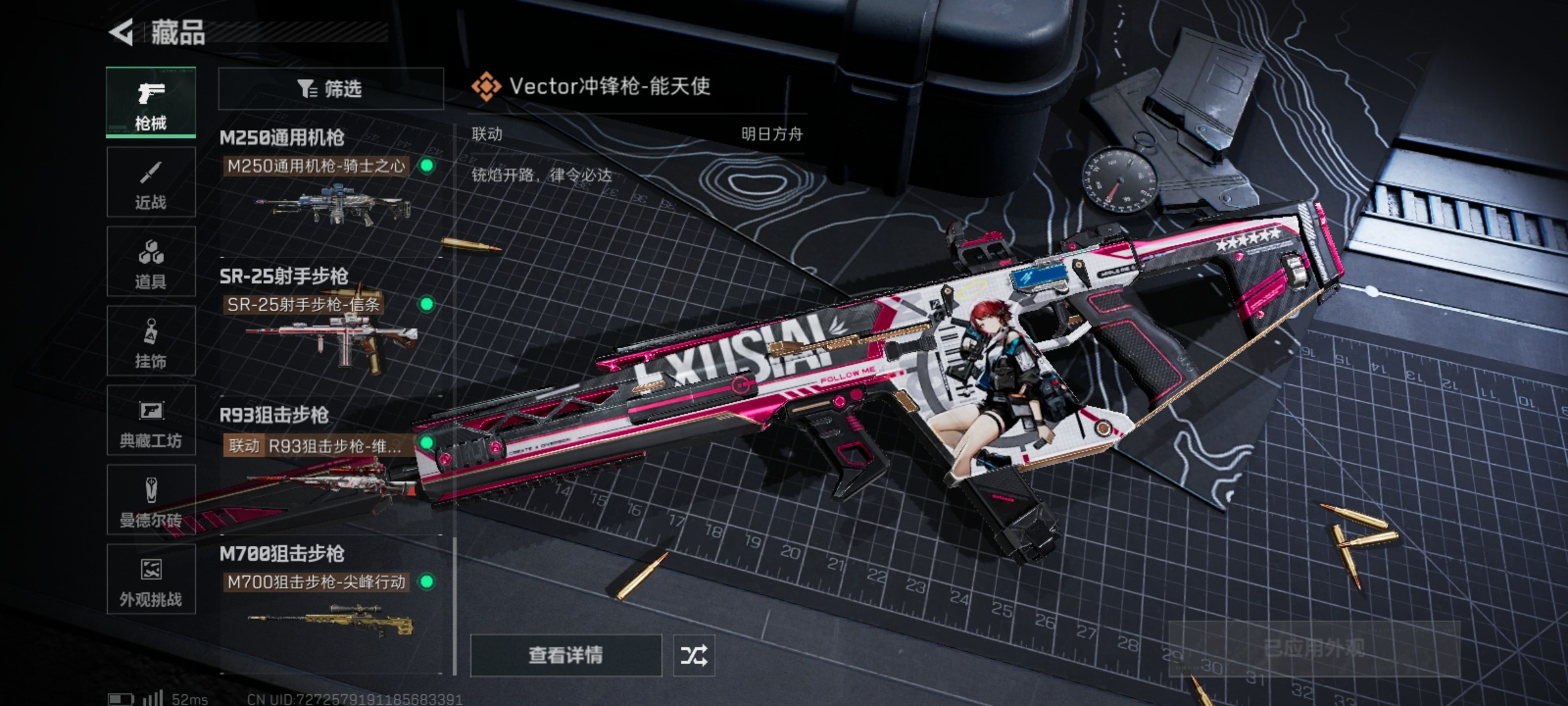Select the melee weapons (近战) category icon
Image resolution: width=1568 pixels, height=706 pixels.
point(151,181)
